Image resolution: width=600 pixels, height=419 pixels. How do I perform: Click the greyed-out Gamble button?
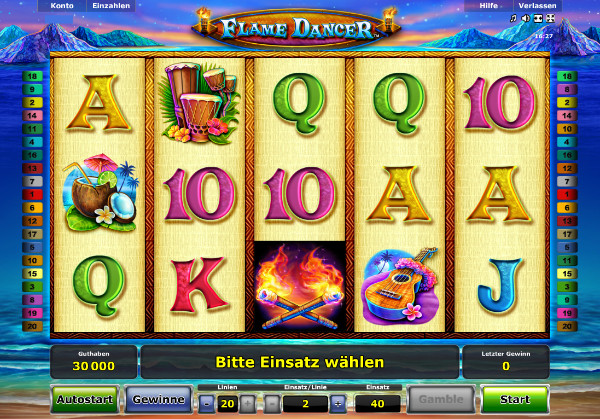443,400
